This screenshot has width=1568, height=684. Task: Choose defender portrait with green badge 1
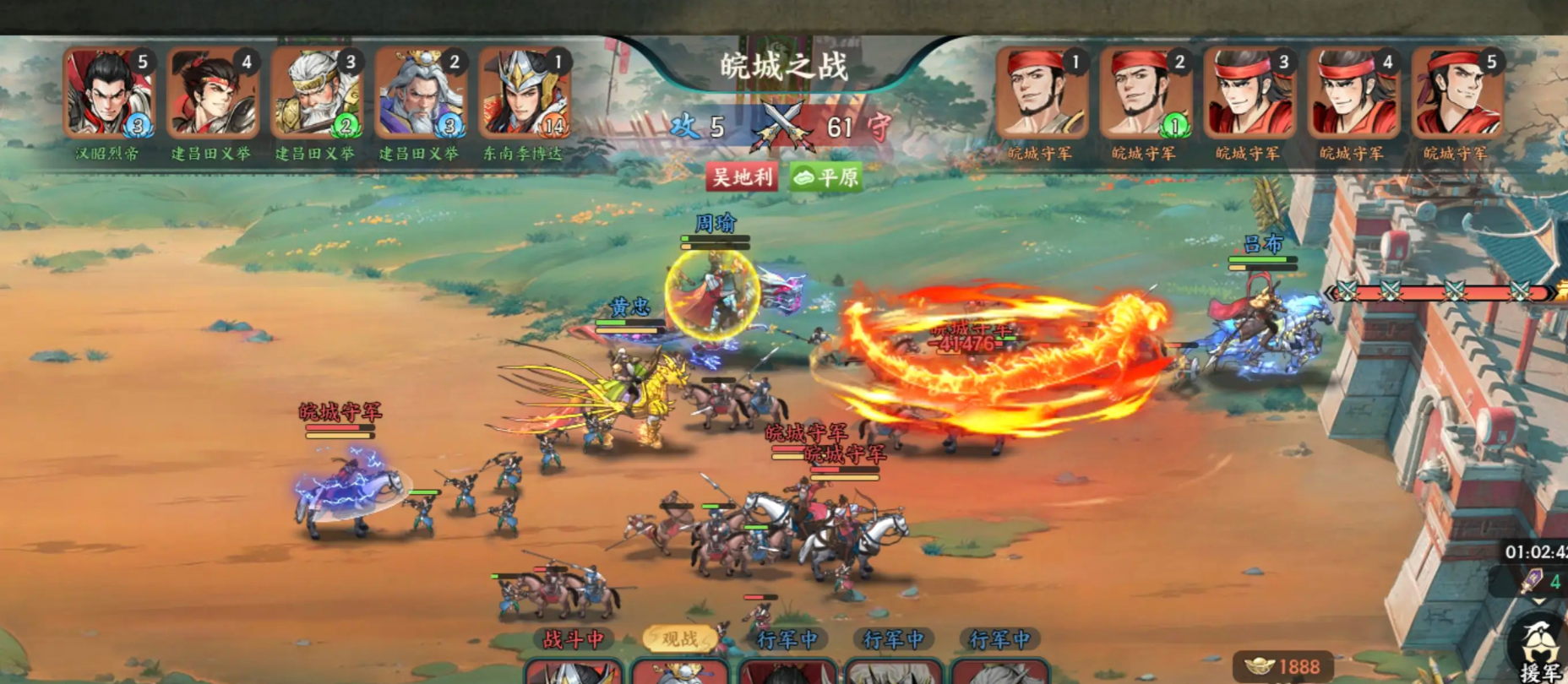click(x=1145, y=95)
